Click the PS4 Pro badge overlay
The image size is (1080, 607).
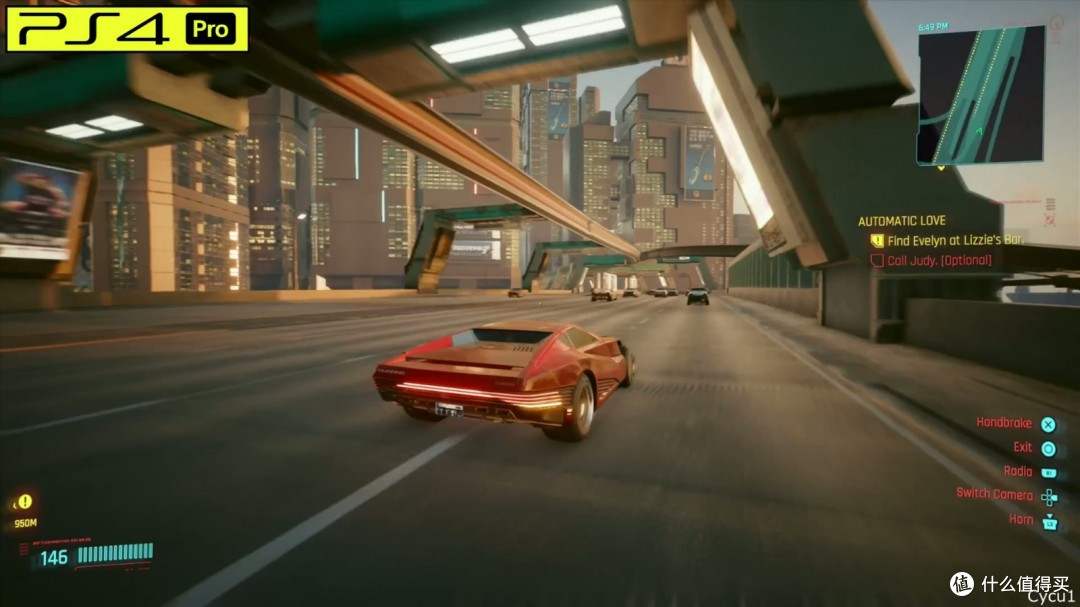pos(127,29)
